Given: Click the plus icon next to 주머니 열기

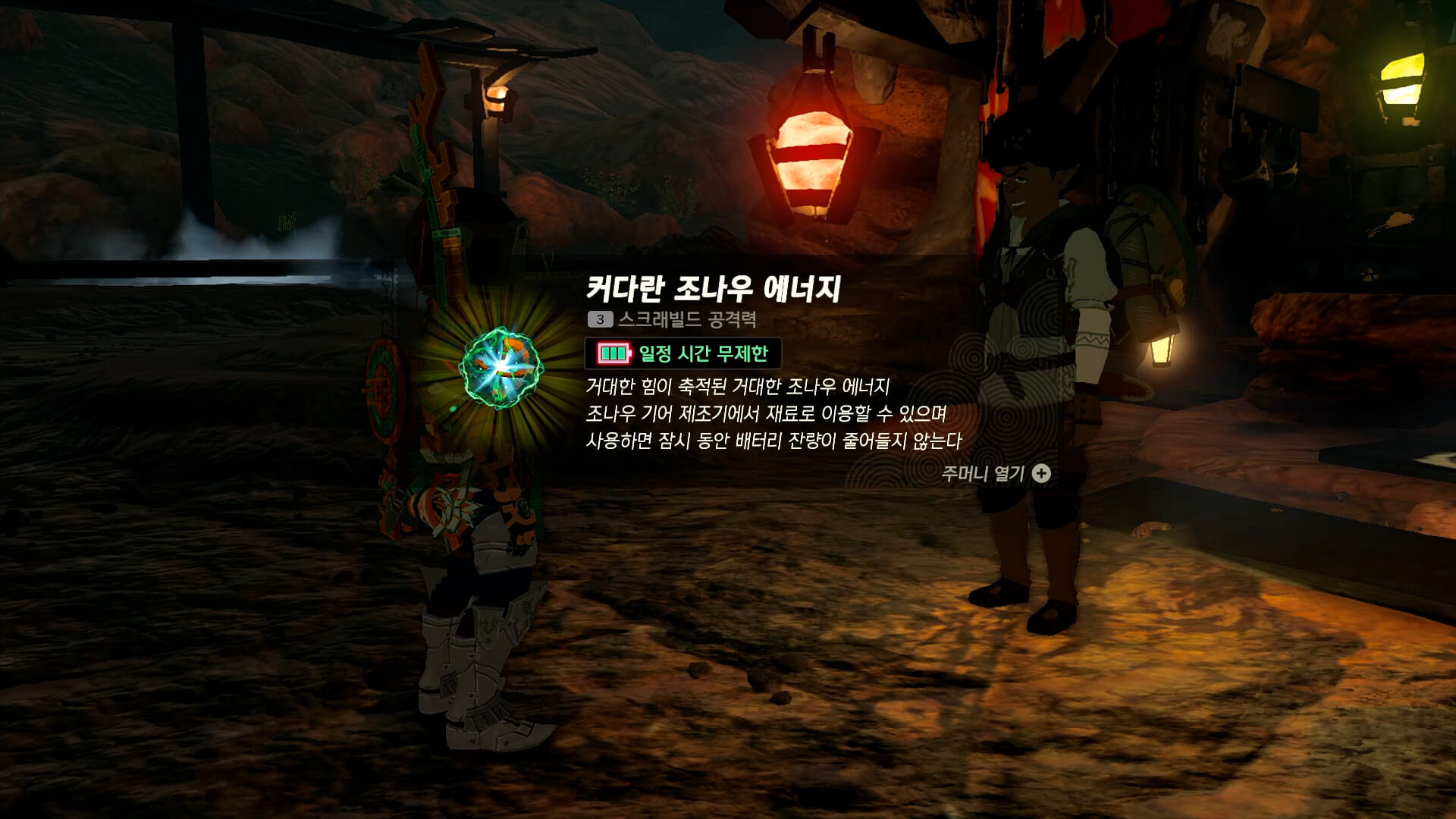Looking at the screenshot, I should pos(1042,474).
